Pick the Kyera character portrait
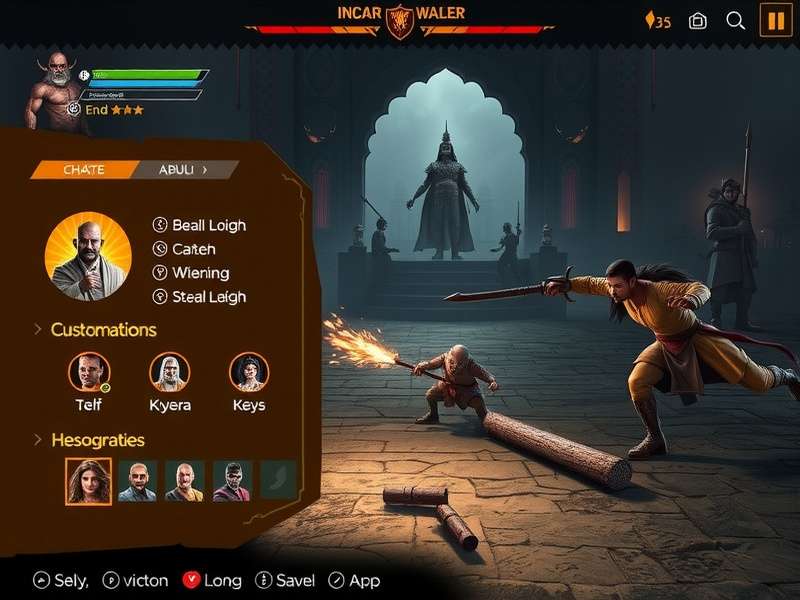Viewport: 800px width, 600px height. click(169, 372)
